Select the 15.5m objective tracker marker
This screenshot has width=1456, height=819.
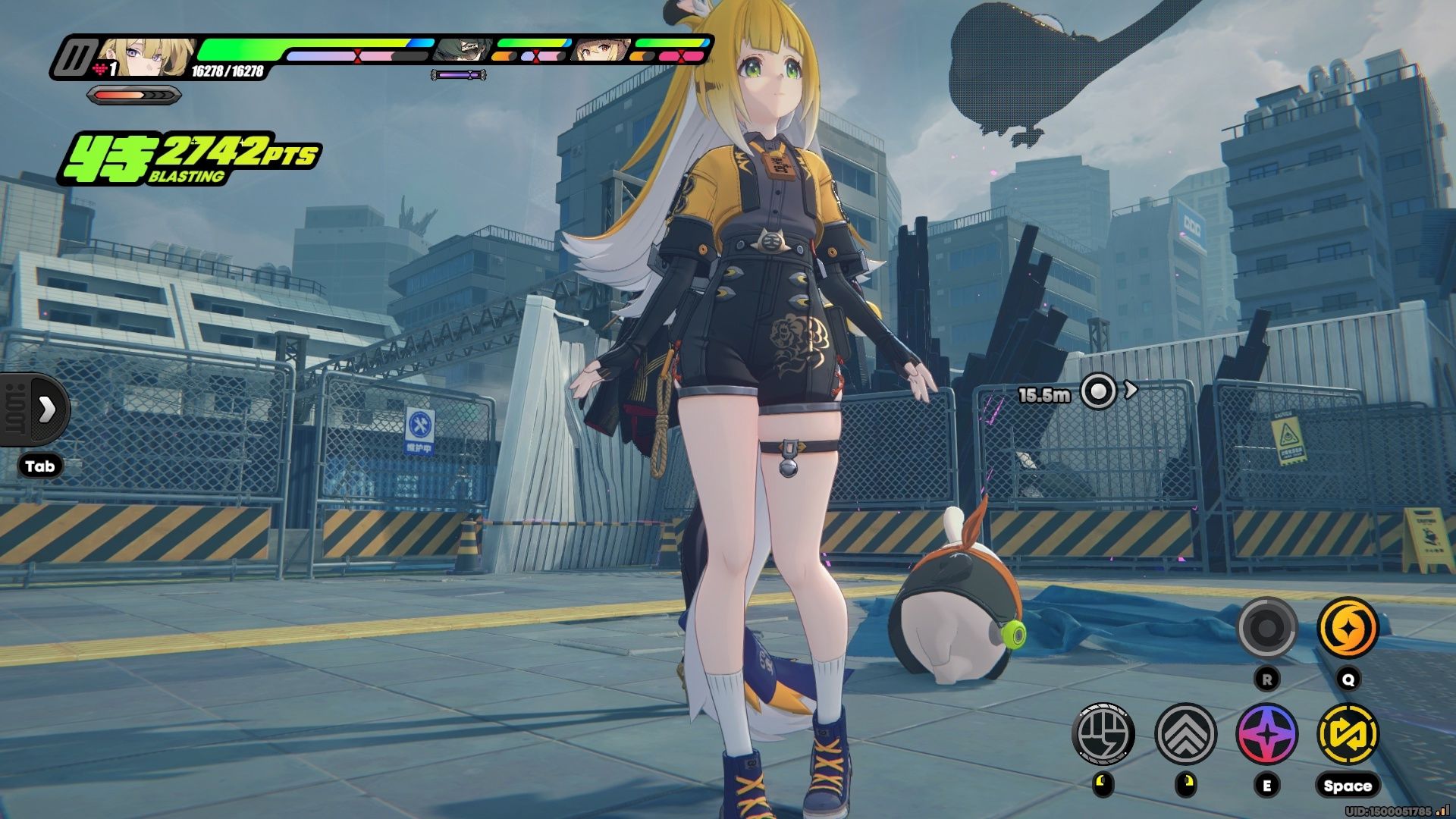coord(1098,391)
